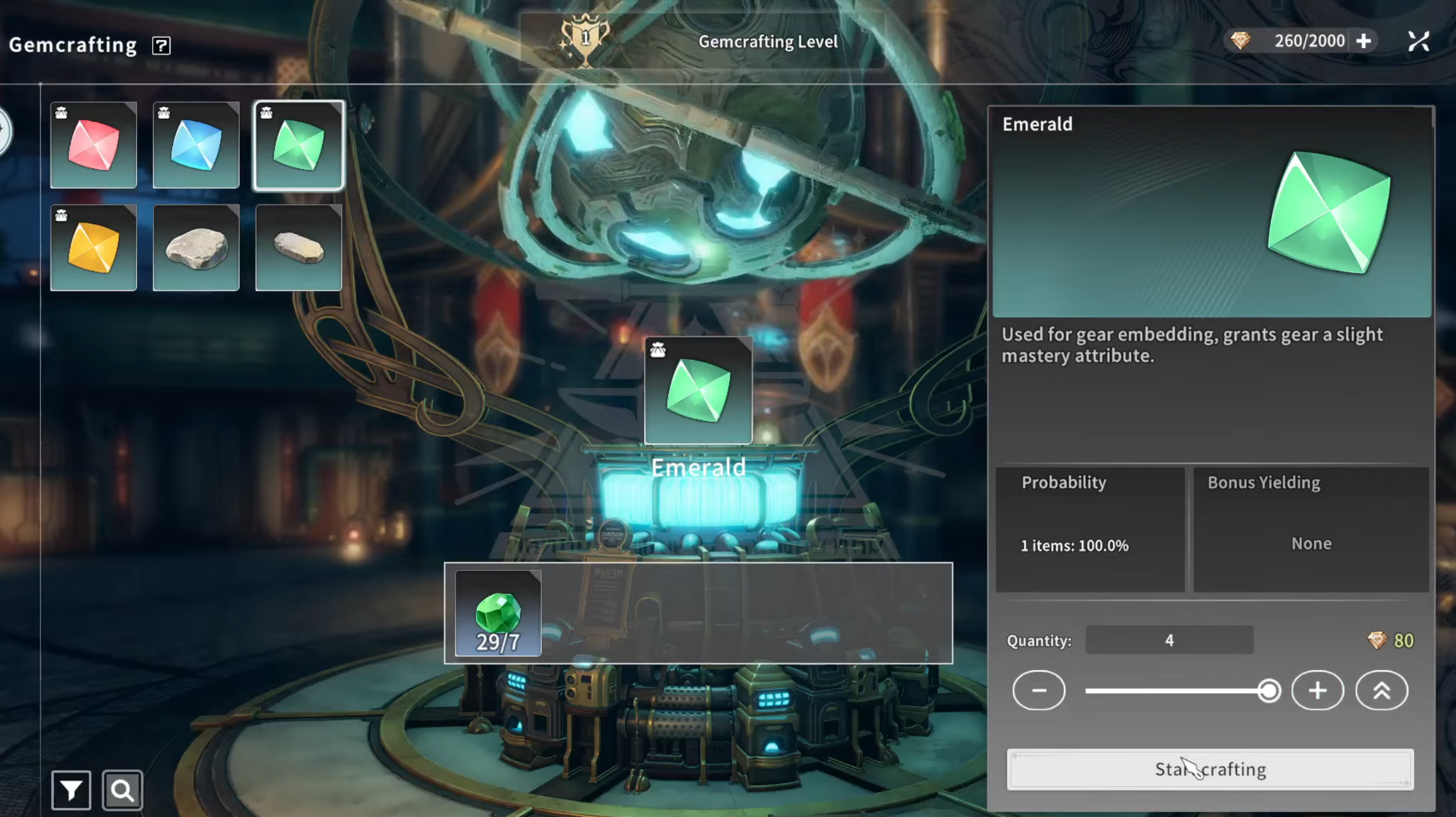Select the red gem recipe

tap(94, 145)
